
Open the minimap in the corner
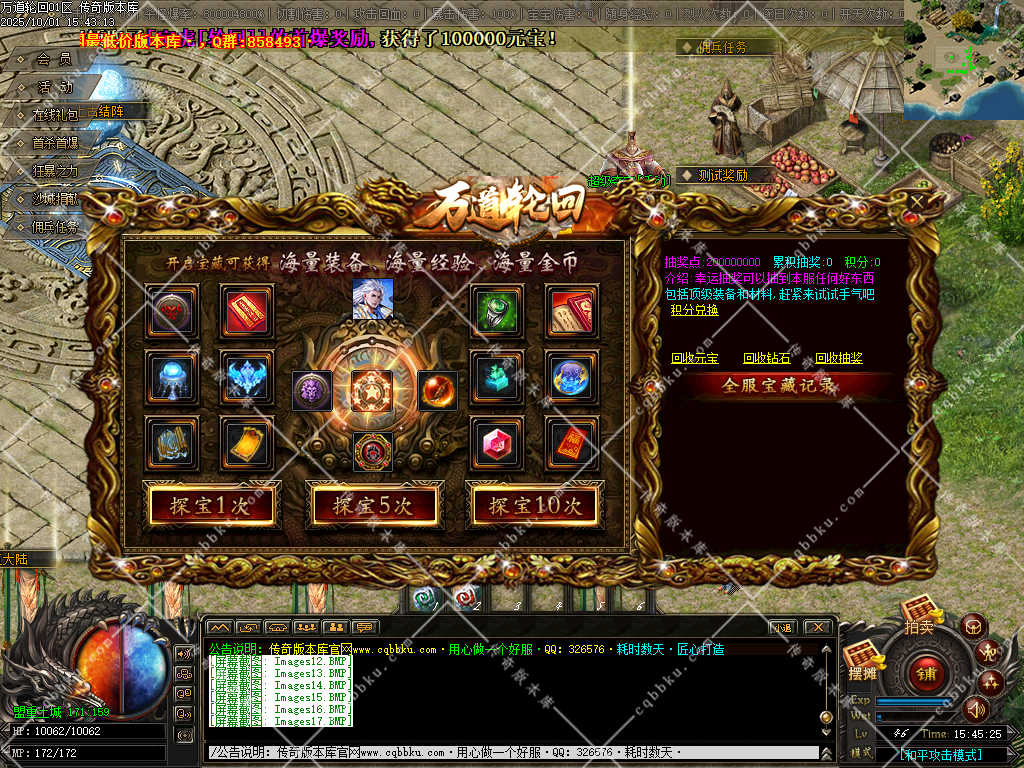pyautogui.click(x=963, y=60)
